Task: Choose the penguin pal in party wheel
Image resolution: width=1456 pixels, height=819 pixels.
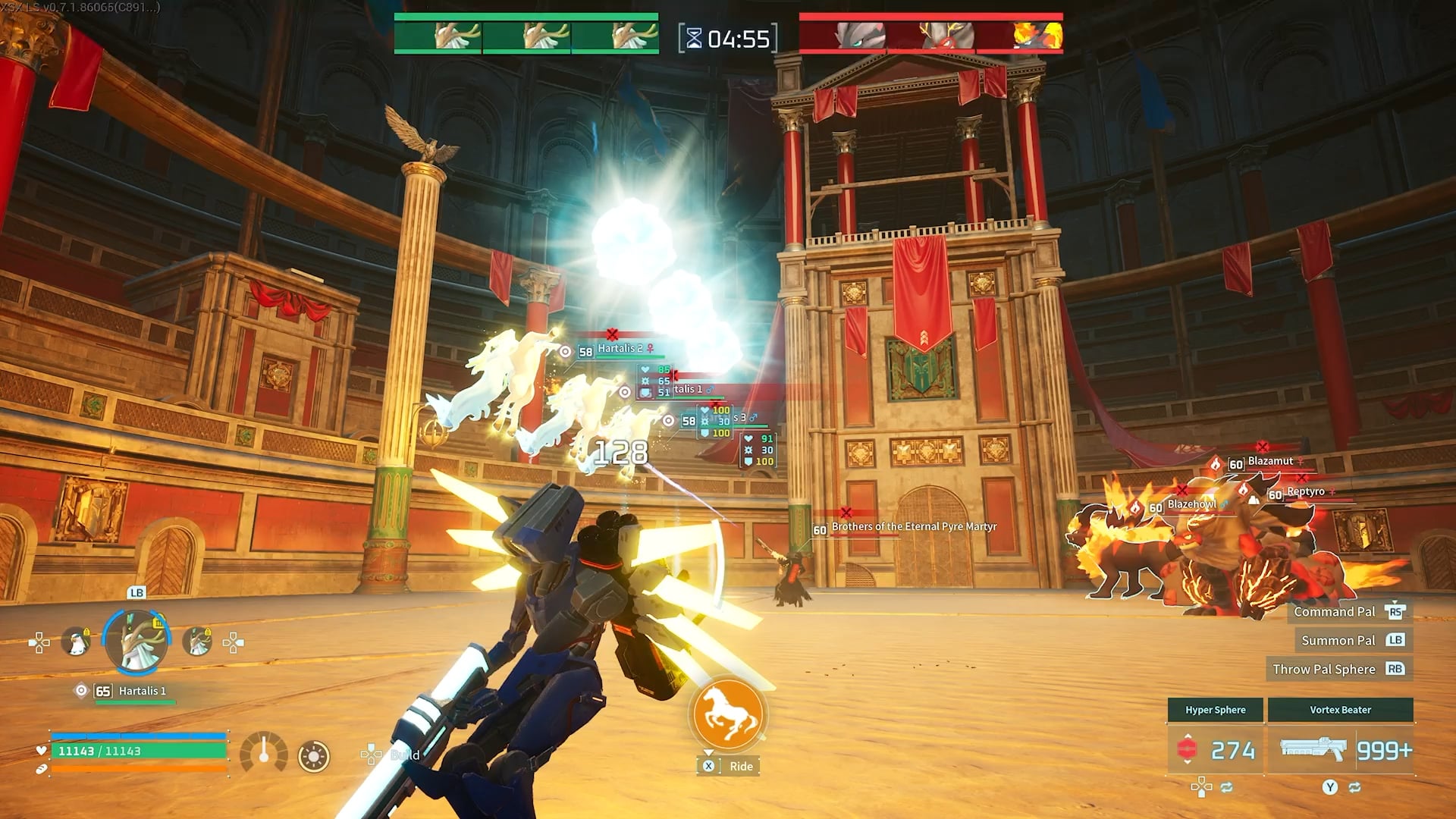Action: click(76, 642)
